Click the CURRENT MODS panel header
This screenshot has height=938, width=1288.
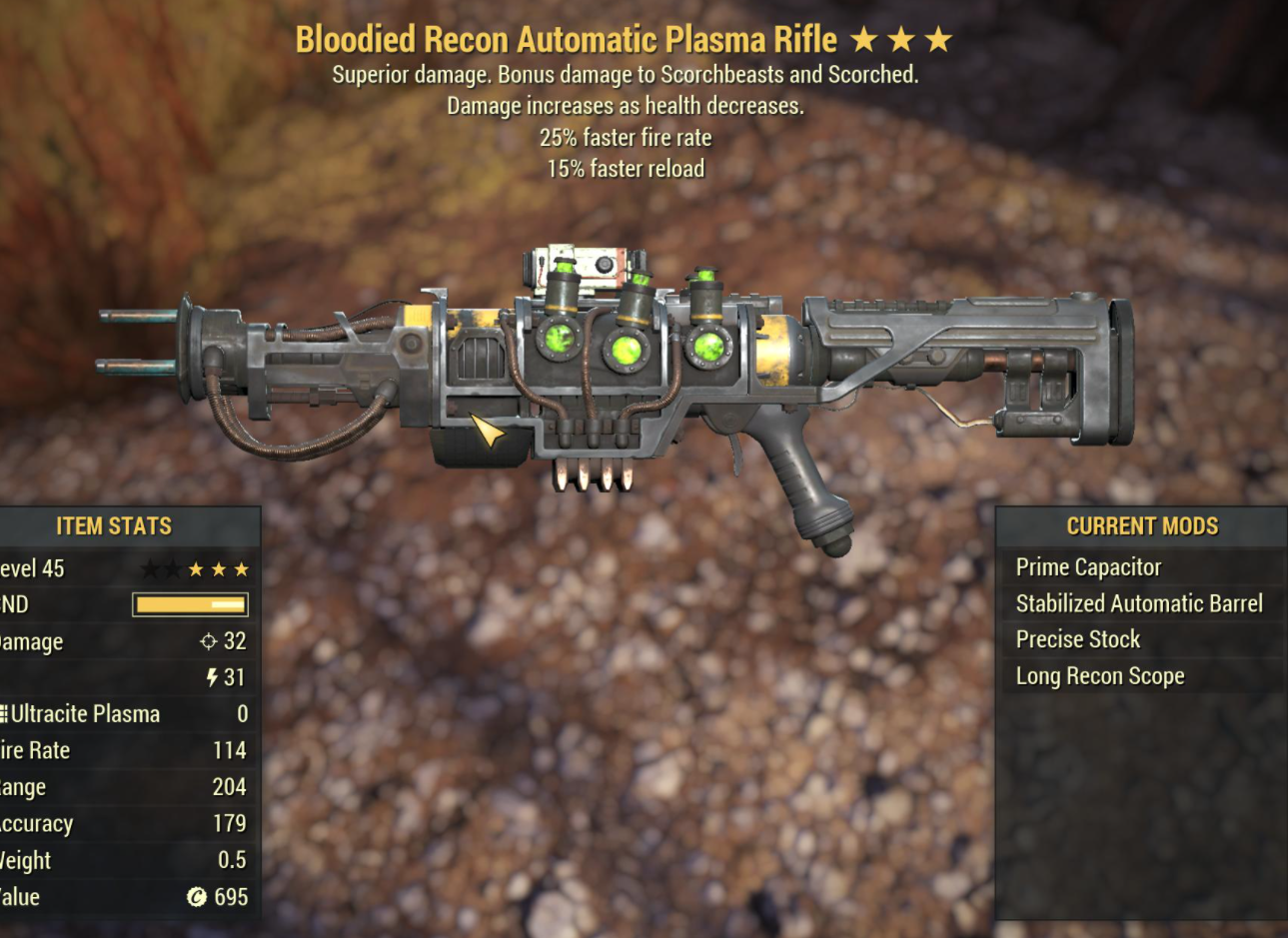[1142, 526]
